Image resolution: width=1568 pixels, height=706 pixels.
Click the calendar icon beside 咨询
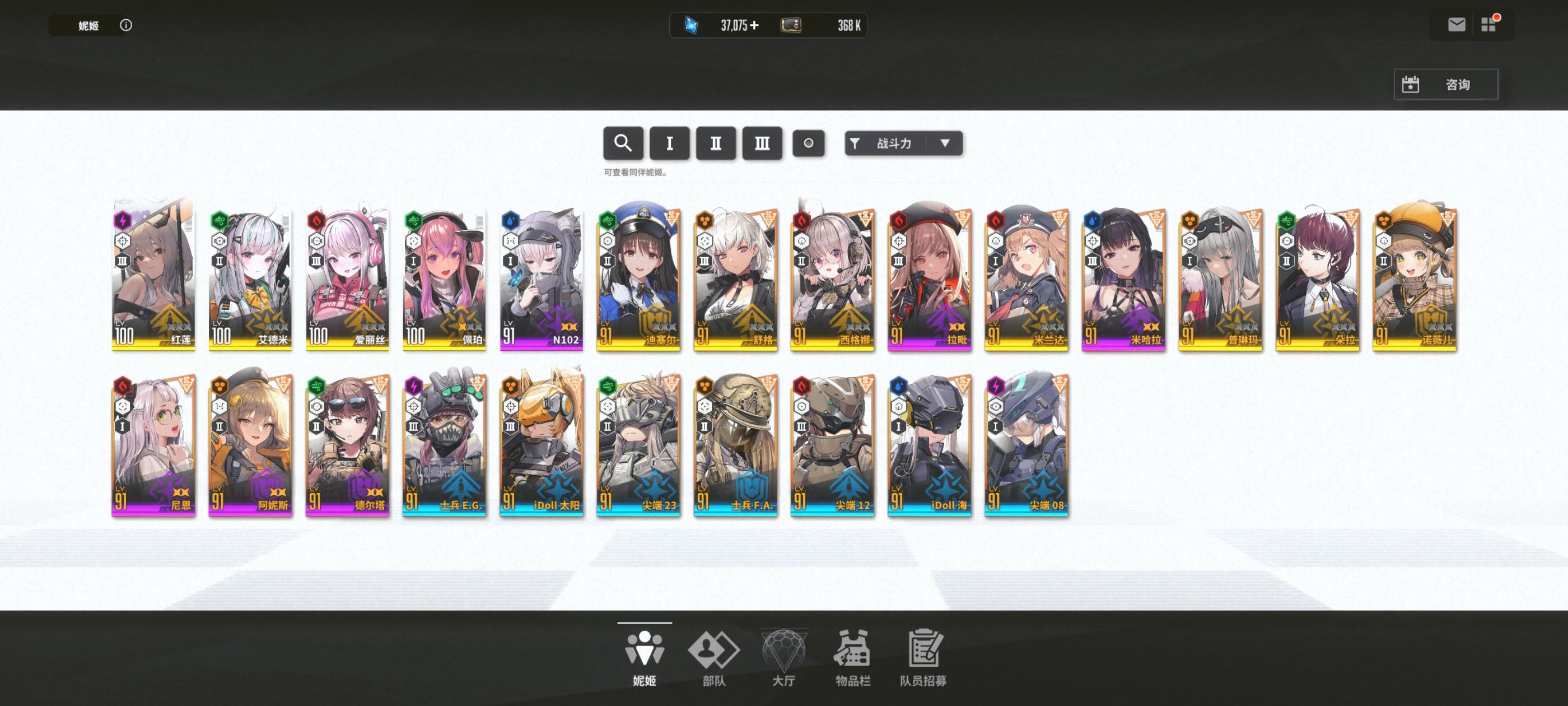1412,84
